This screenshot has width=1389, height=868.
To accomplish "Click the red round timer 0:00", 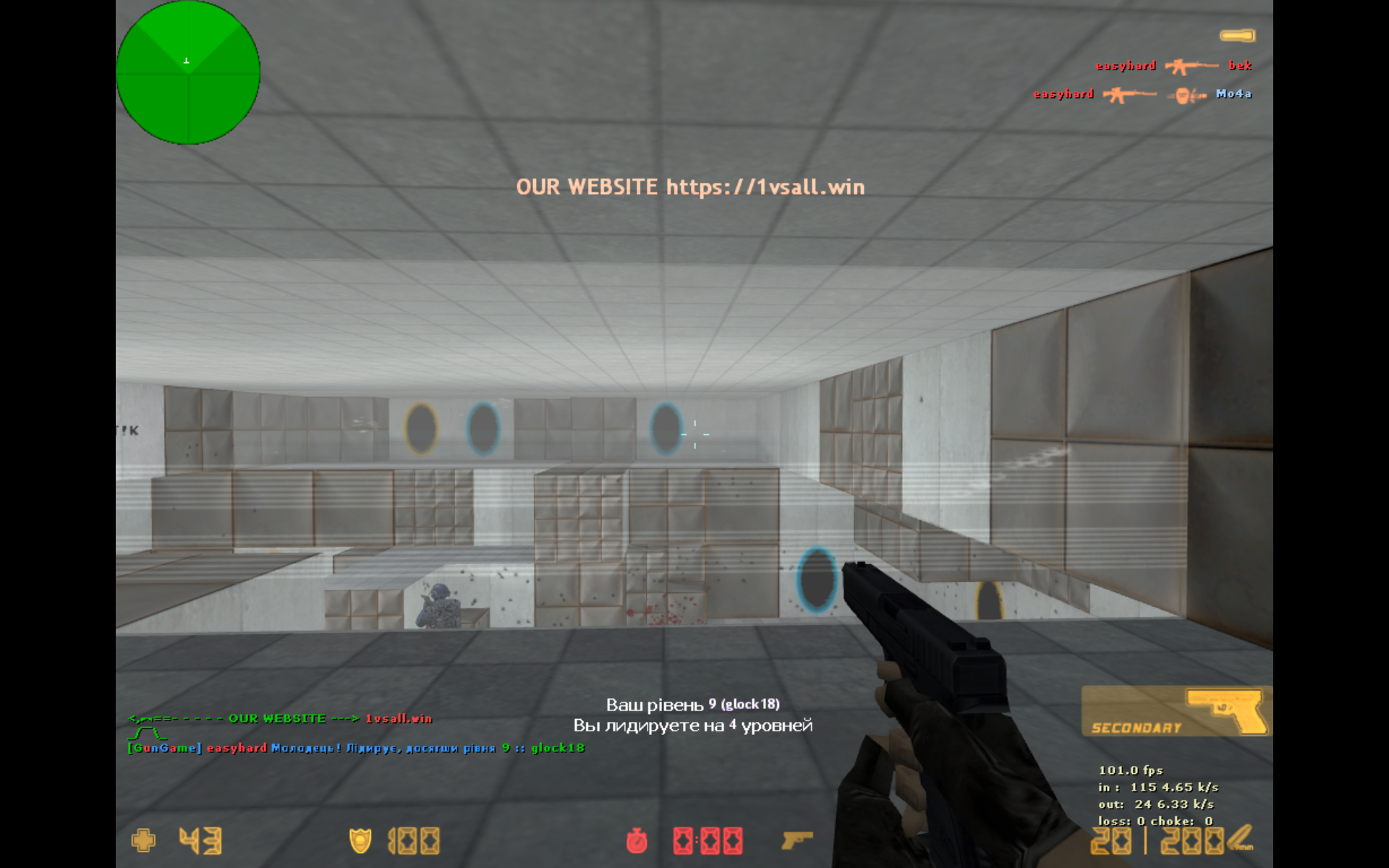I will click(707, 841).
